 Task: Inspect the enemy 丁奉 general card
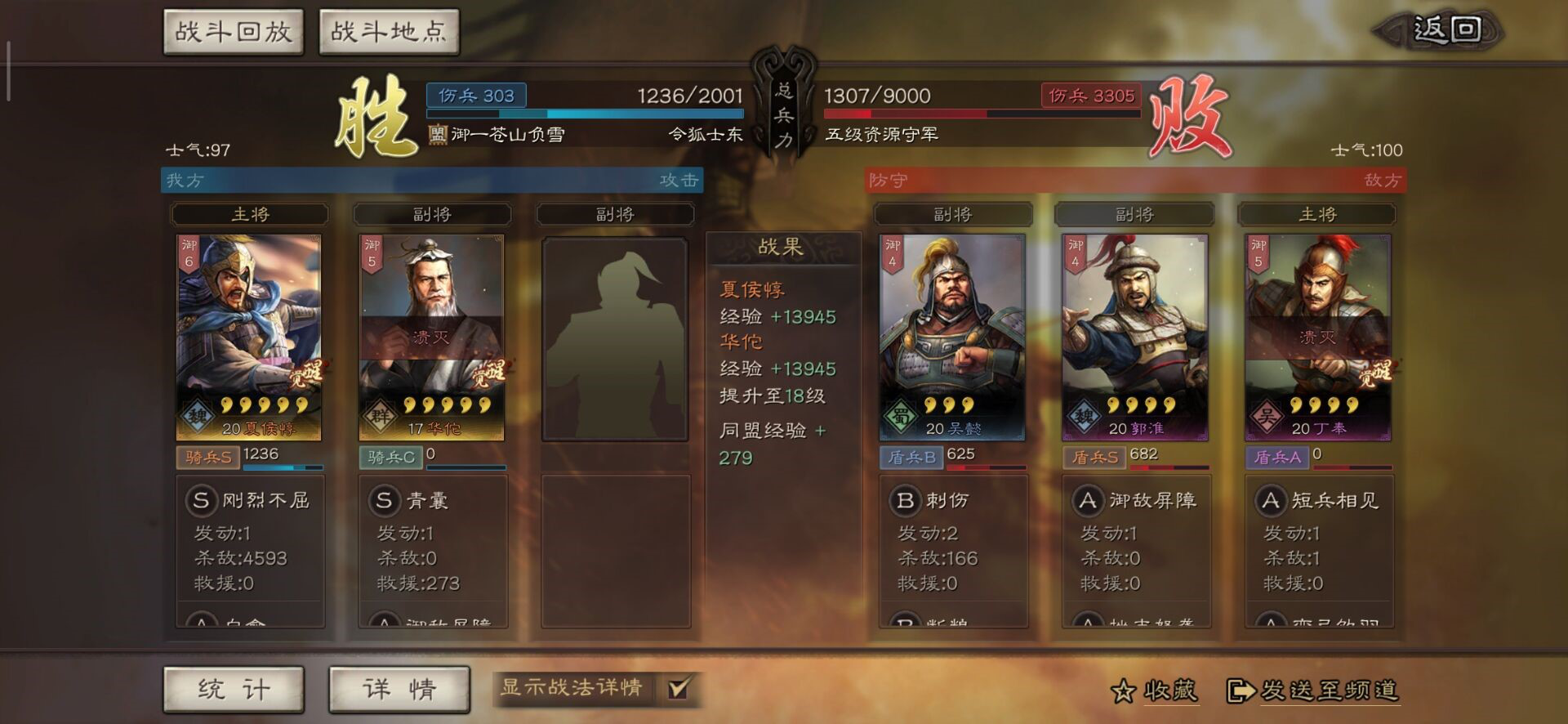pyautogui.click(x=1317, y=337)
